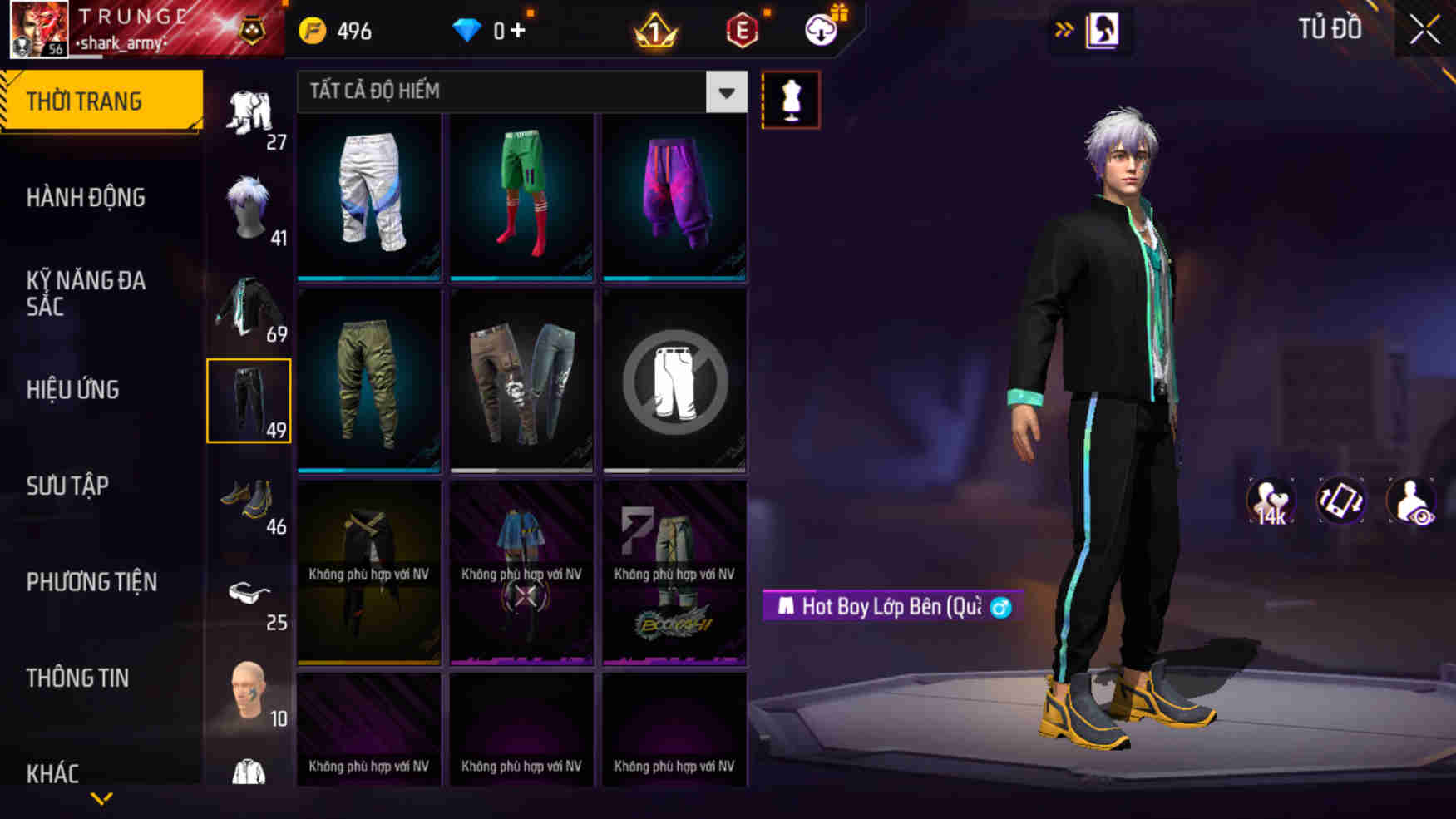
Task: Click the 14k likes icon beside the character
Action: coord(1268,500)
